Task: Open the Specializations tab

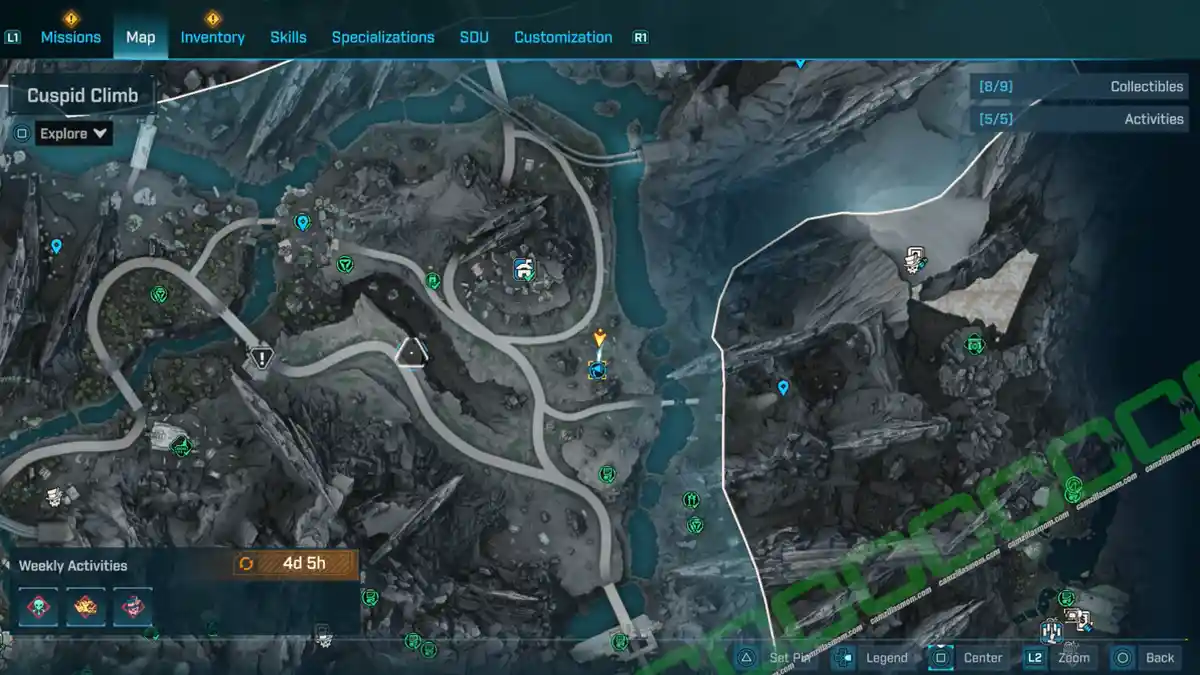Action: (383, 37)
